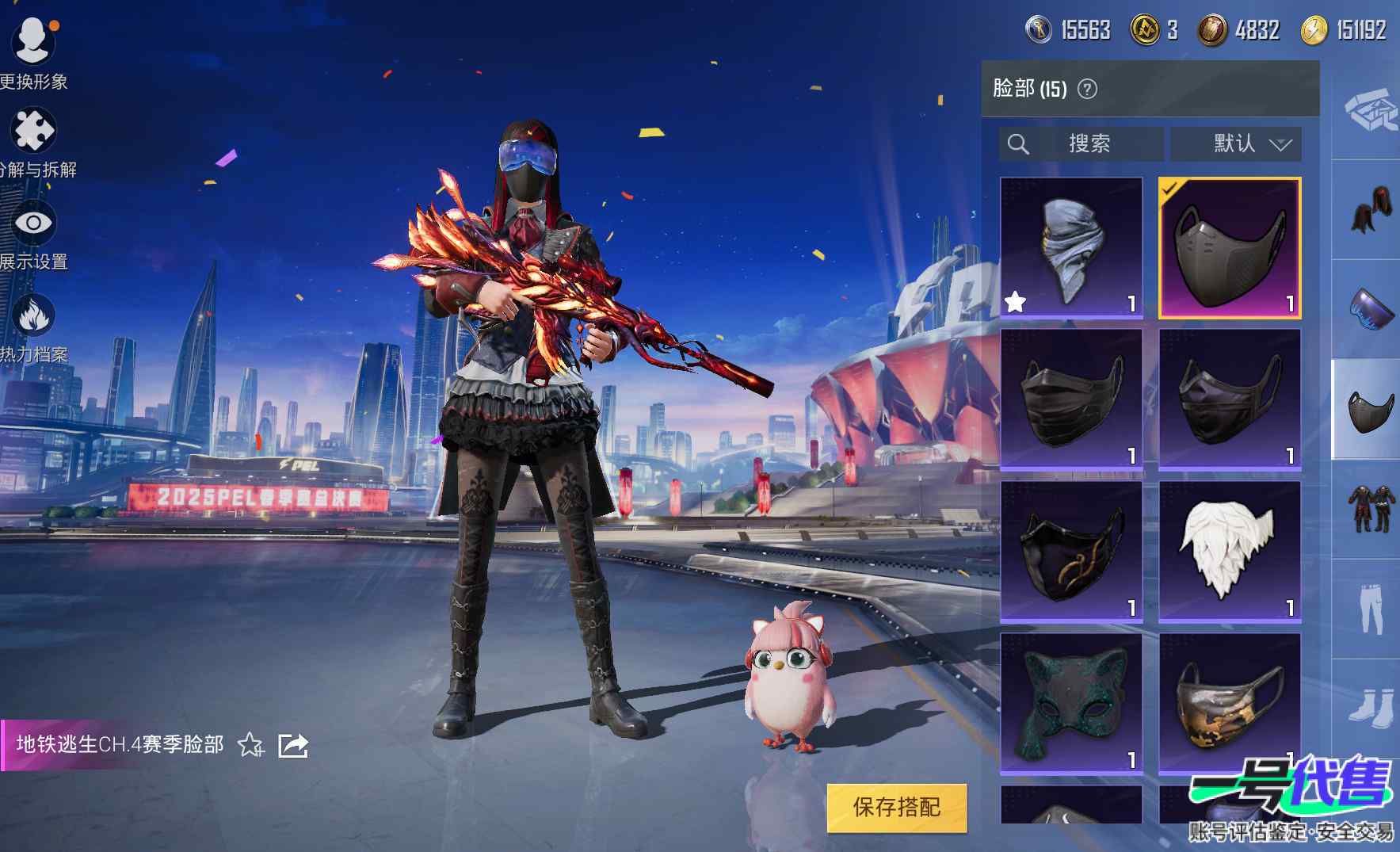1400x852 pixels.
Task: Open the 热力档案 flame icon
Action: click(x=33, y=316)
